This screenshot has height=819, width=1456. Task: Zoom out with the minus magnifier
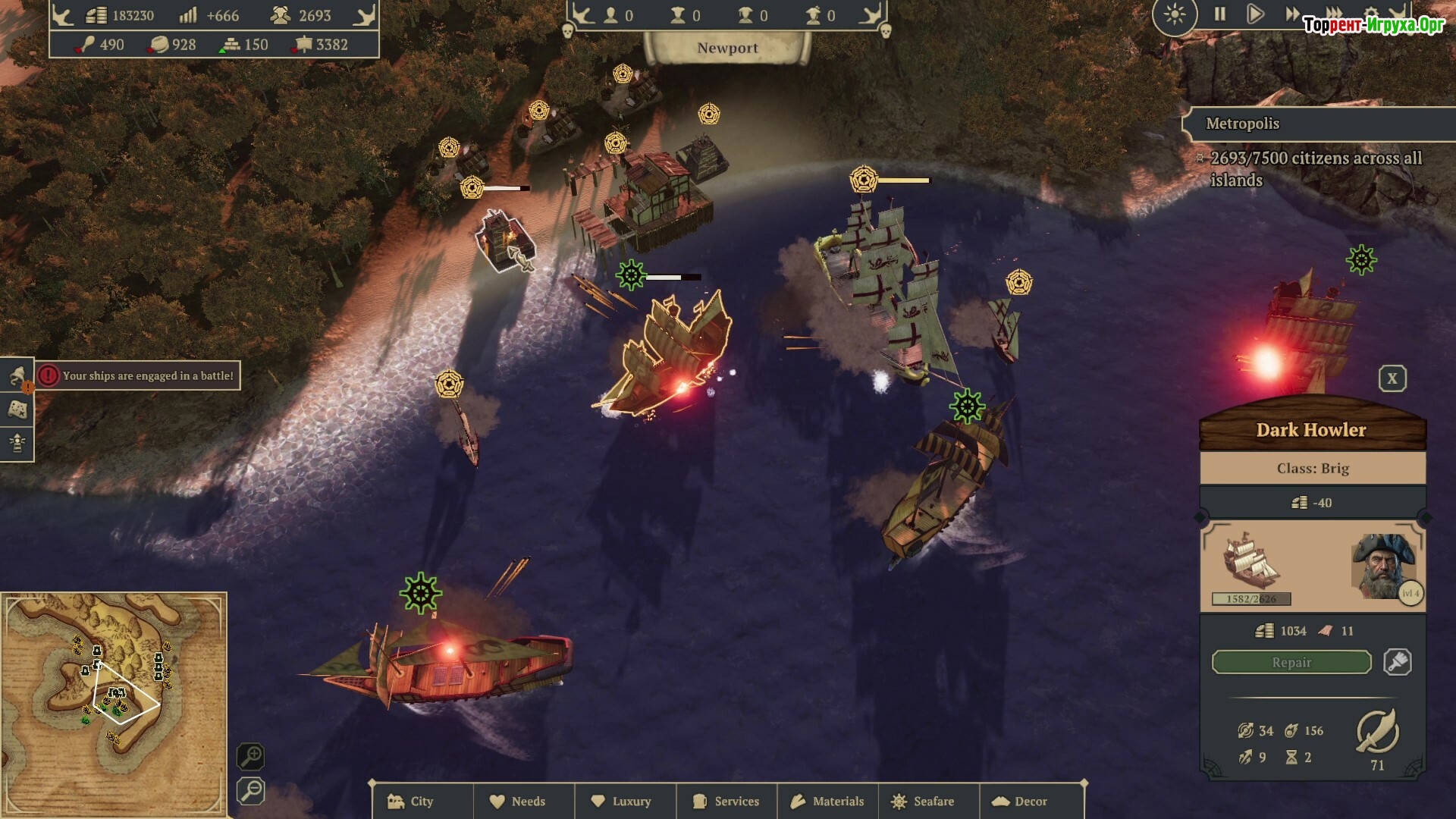(x=250, y=791)
